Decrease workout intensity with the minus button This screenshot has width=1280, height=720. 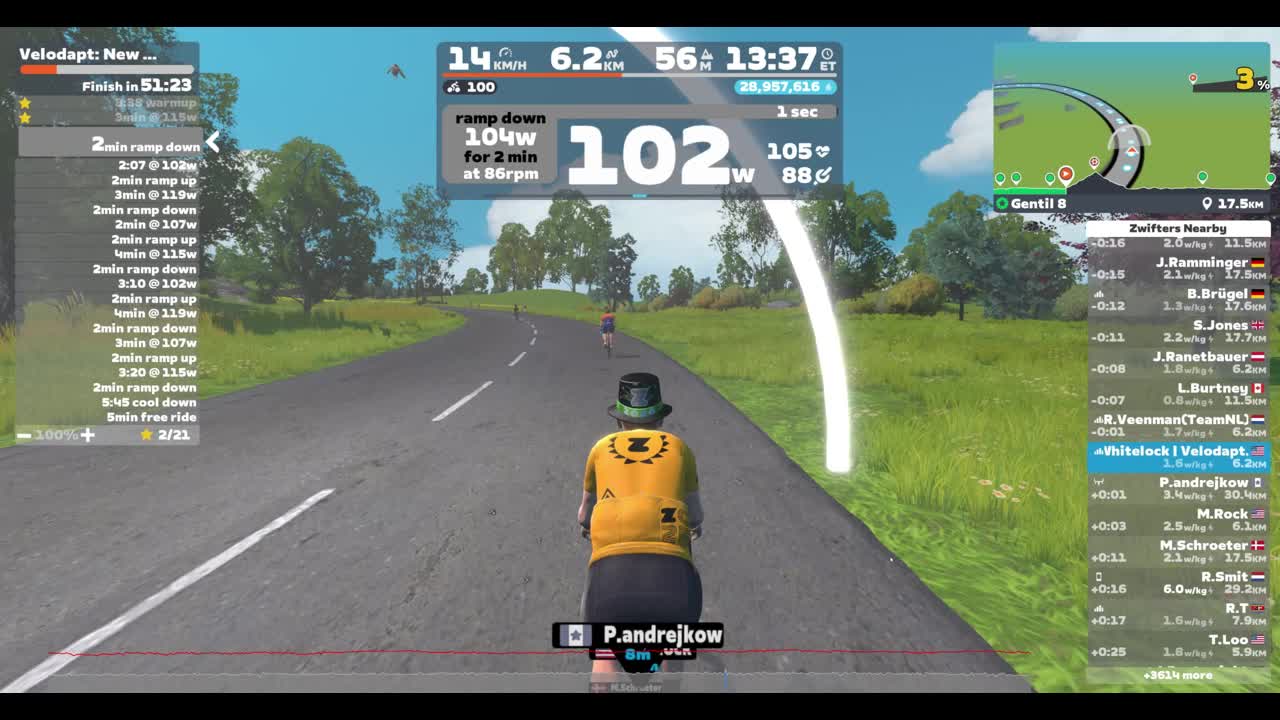click(25, 435)
